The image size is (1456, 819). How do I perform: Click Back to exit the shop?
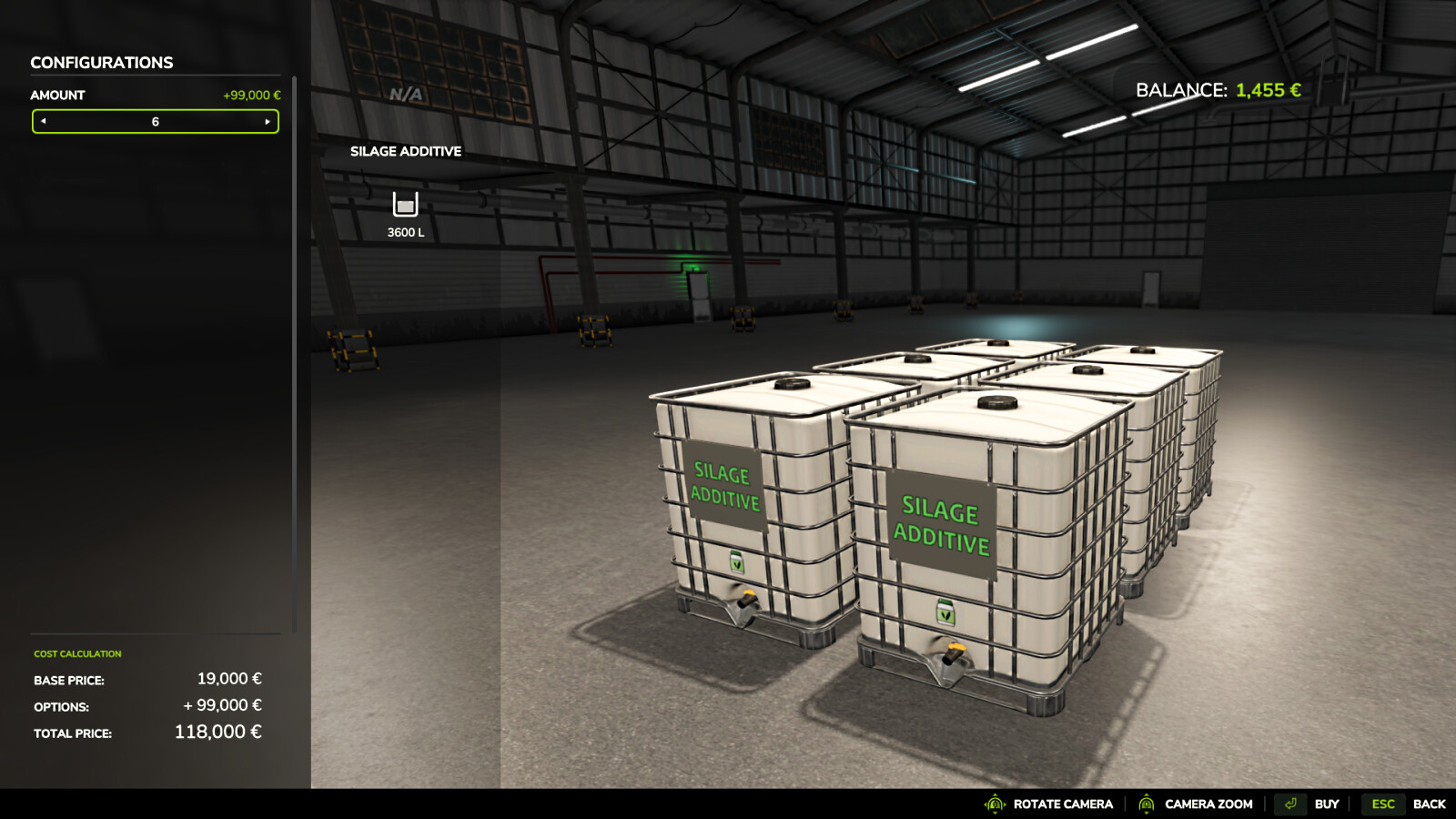1431,804
